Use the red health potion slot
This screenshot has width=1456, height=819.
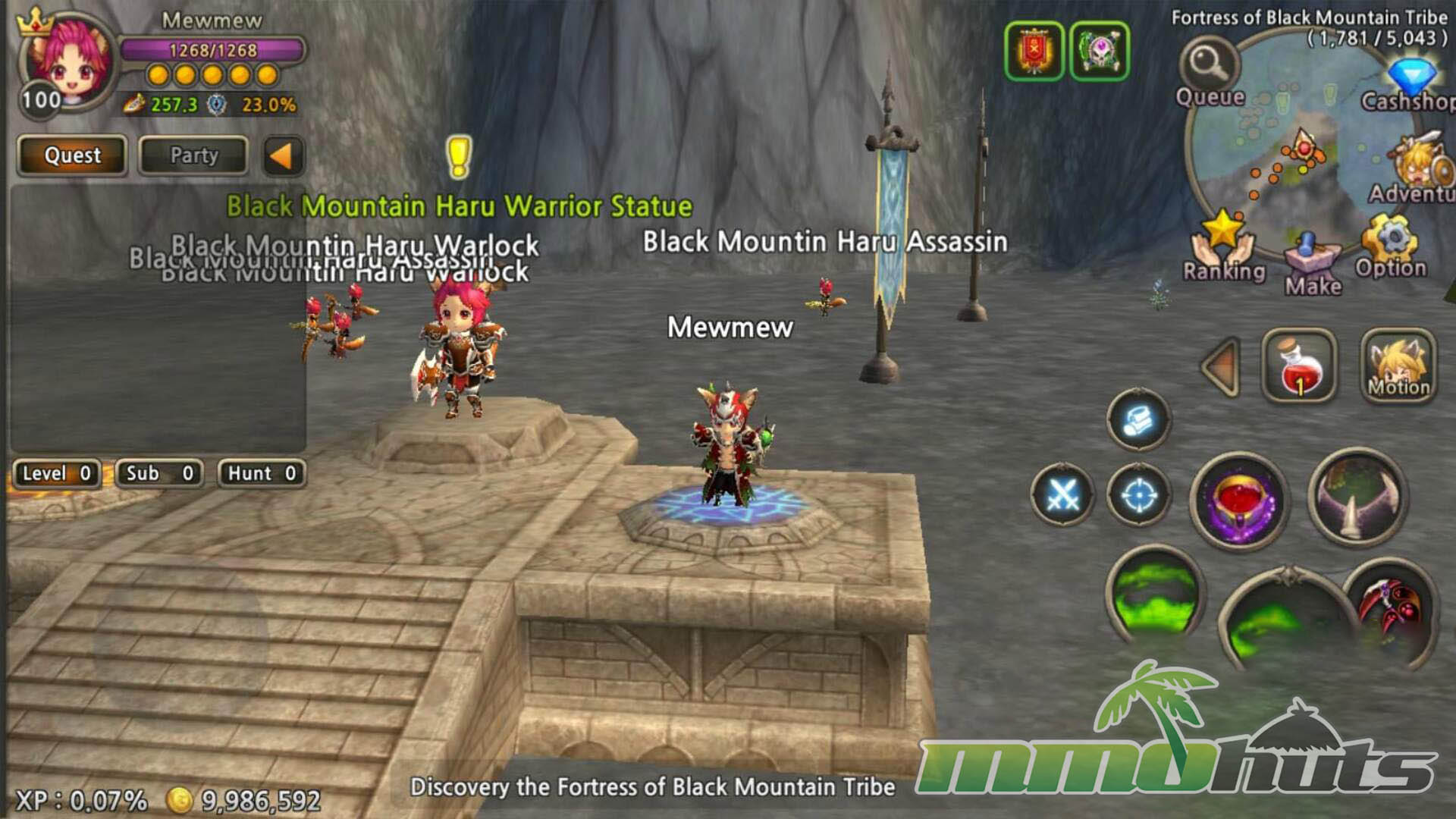[1299, 366]
